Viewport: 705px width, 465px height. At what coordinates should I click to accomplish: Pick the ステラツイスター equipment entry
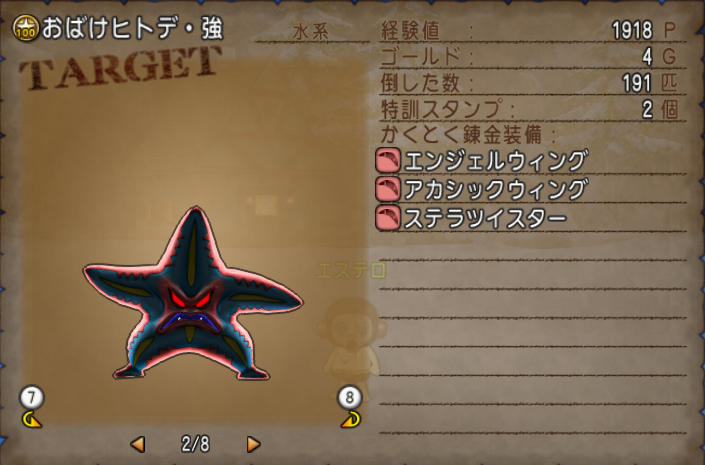[471, 217]
